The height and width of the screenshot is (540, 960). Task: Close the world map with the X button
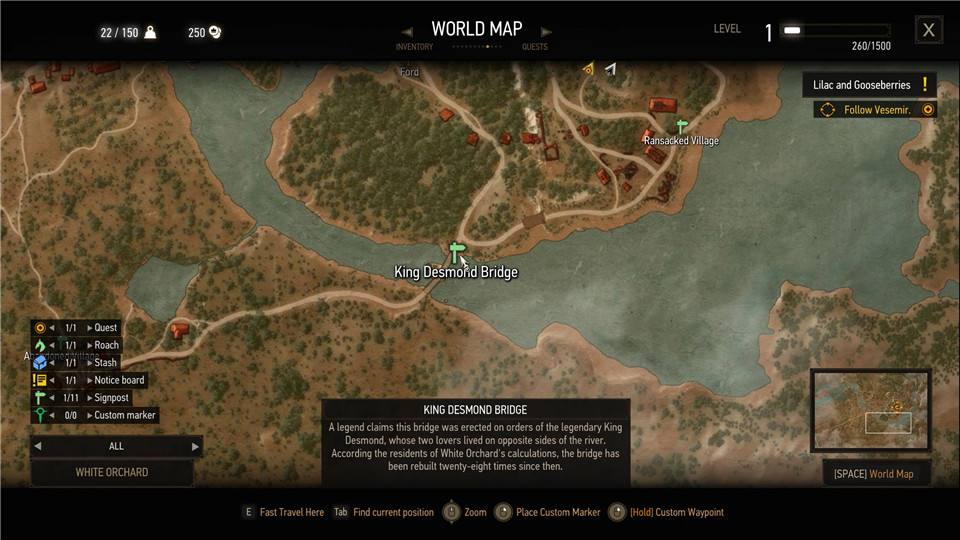point(928,30)
